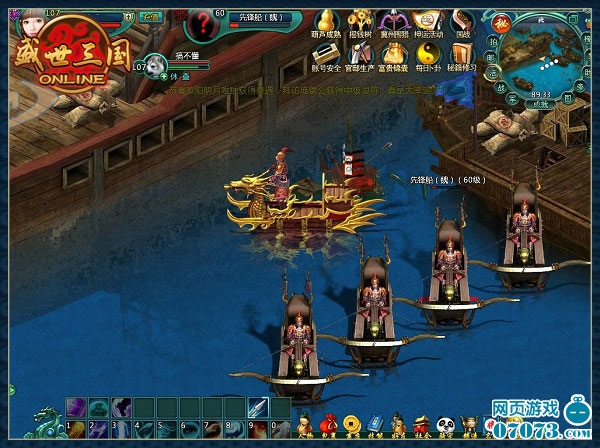Open the 葫芦成熟 gourd icon

click(322, 20)
